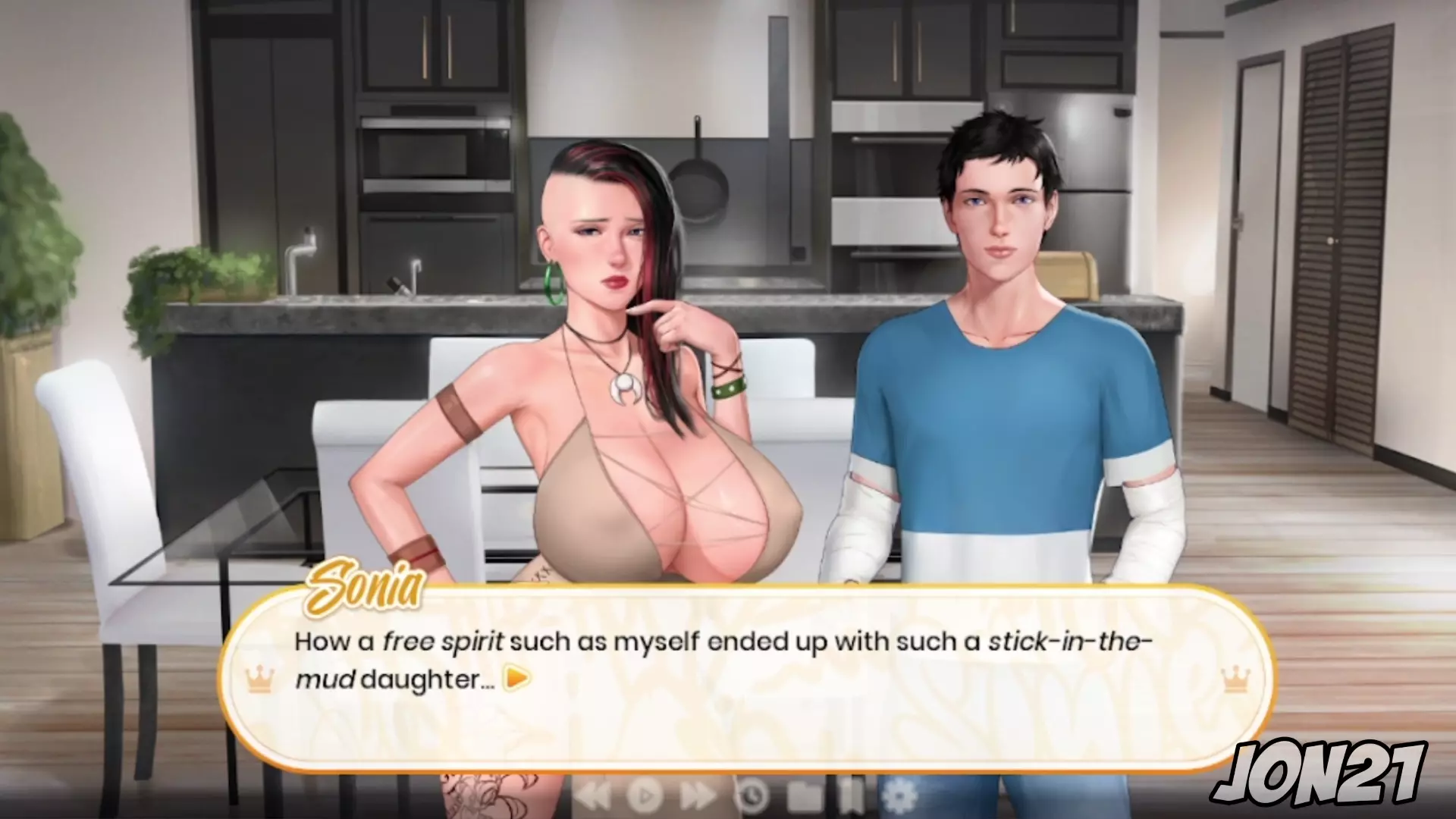Start auto-play with the circled play button
The image size is (1456, 819).
(x=645, y=795)
